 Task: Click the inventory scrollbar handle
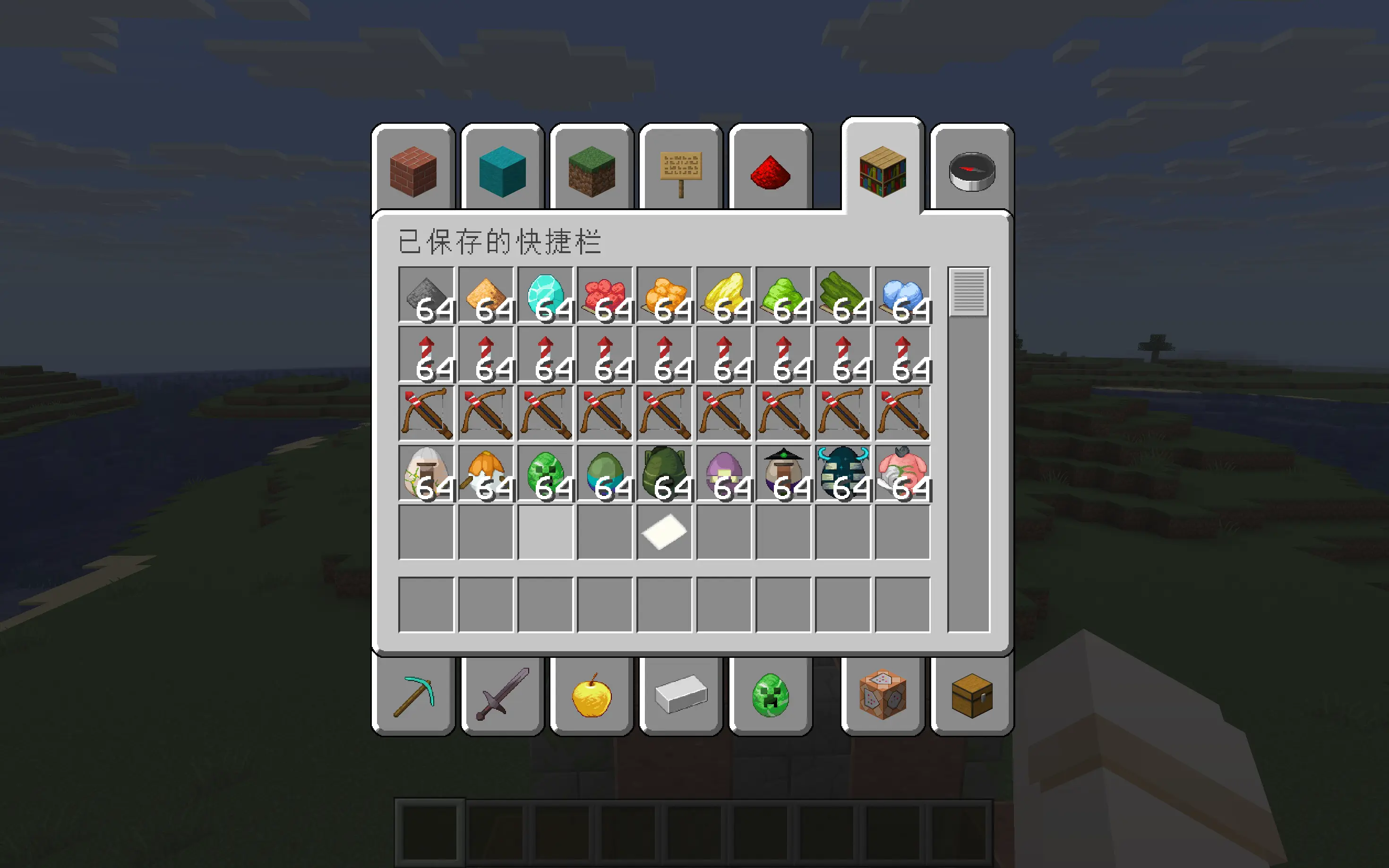(x=969, y=292)
